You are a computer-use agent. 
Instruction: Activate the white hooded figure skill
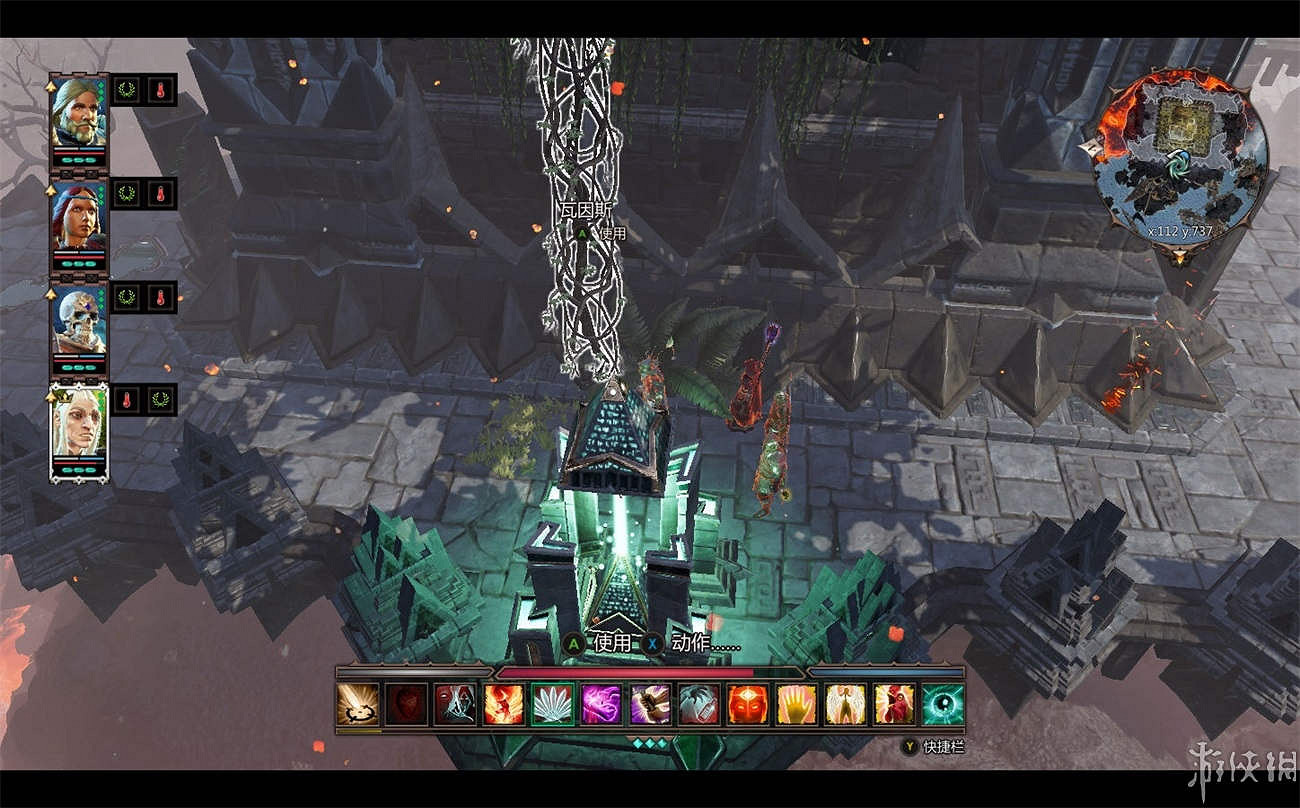point(455,704)
